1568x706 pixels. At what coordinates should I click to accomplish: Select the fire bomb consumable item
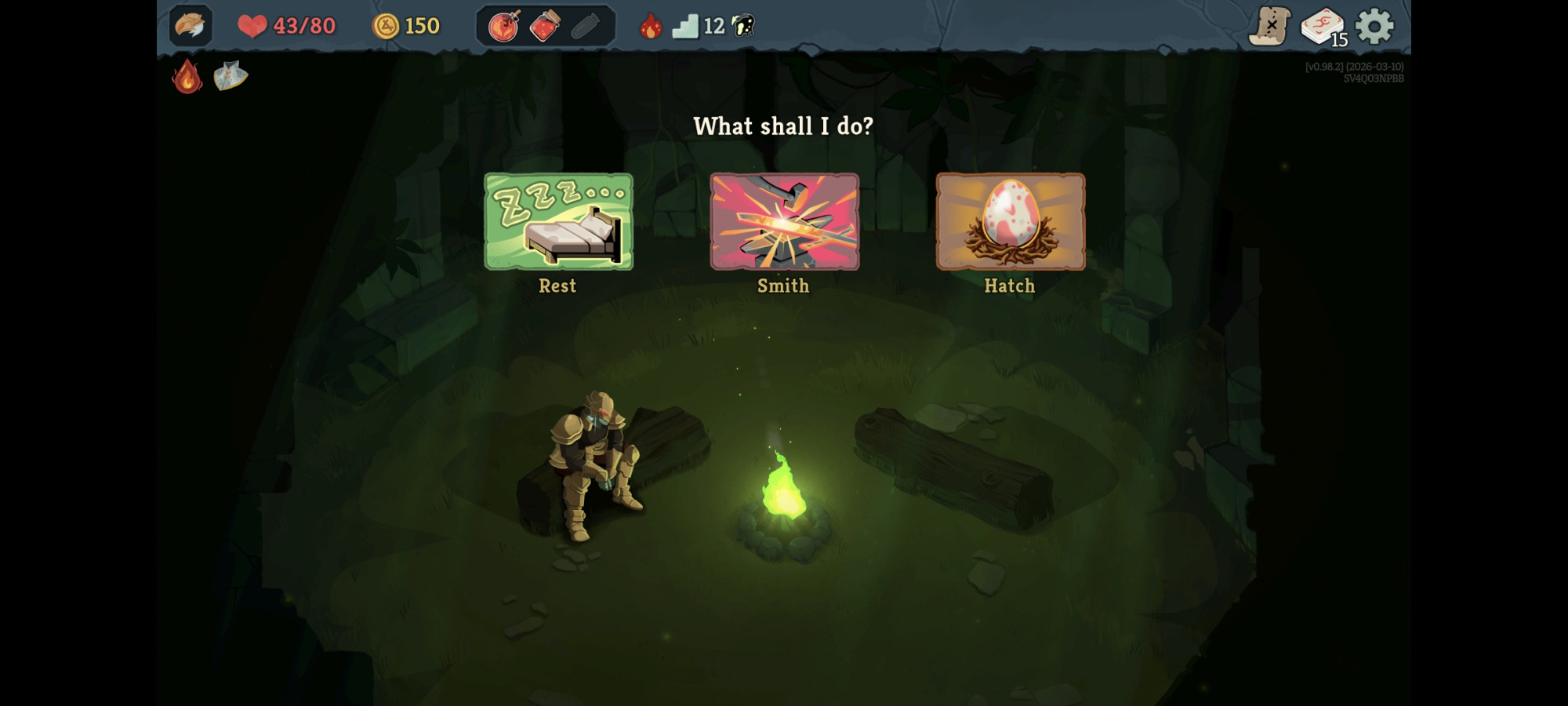(503, 26)
